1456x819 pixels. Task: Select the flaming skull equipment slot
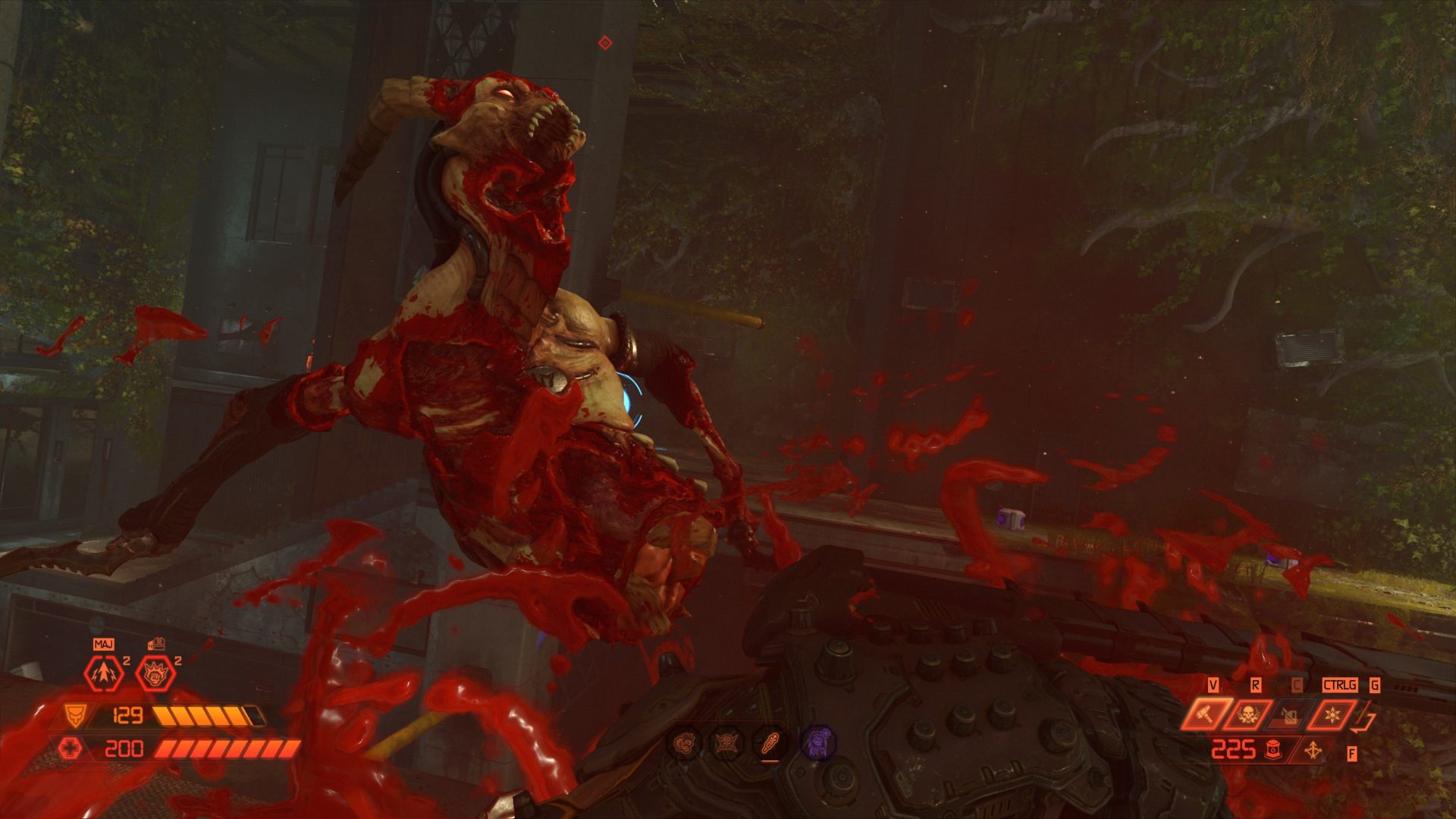(1247, 715)
